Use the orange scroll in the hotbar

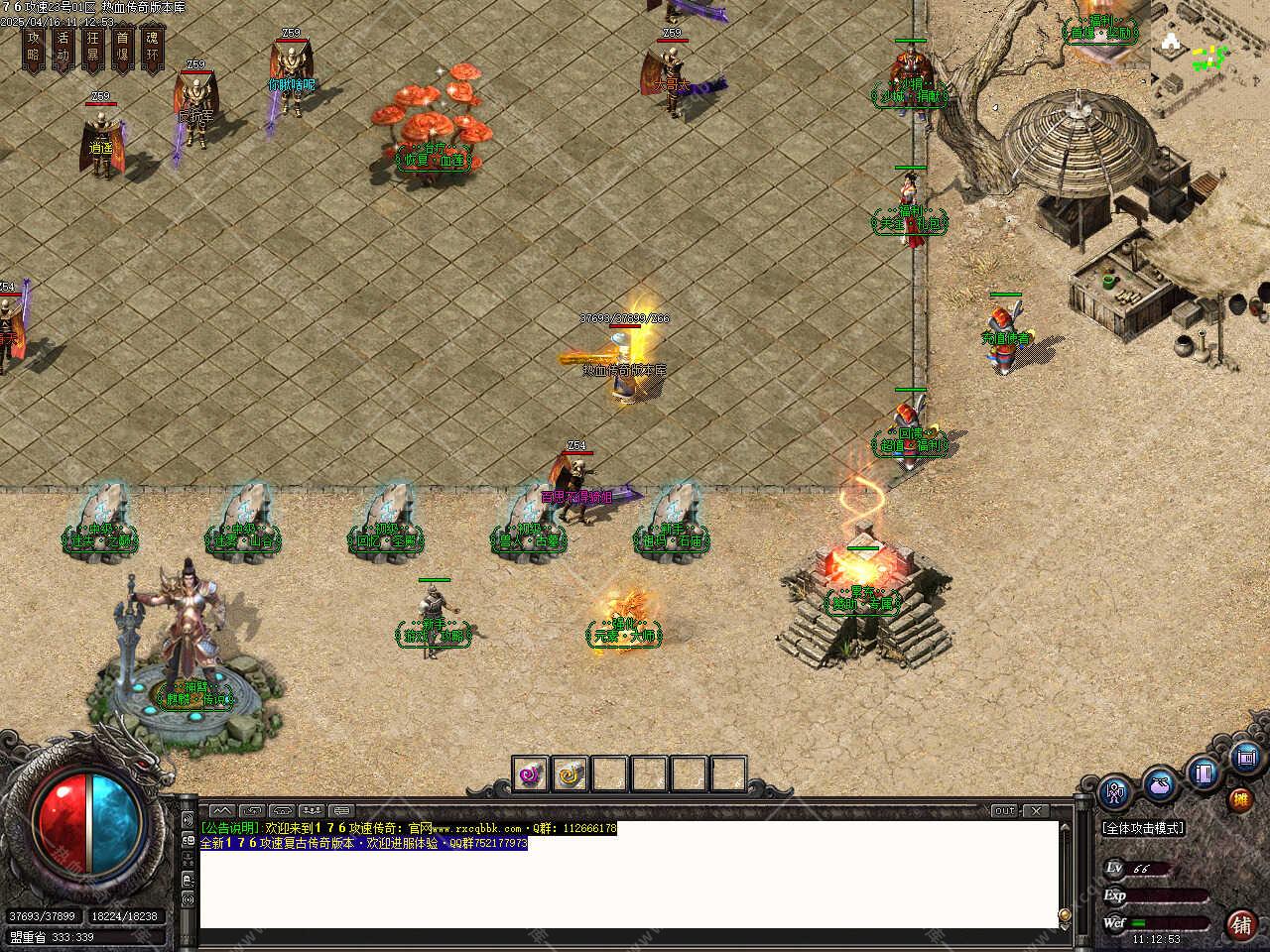pos(570,773)
